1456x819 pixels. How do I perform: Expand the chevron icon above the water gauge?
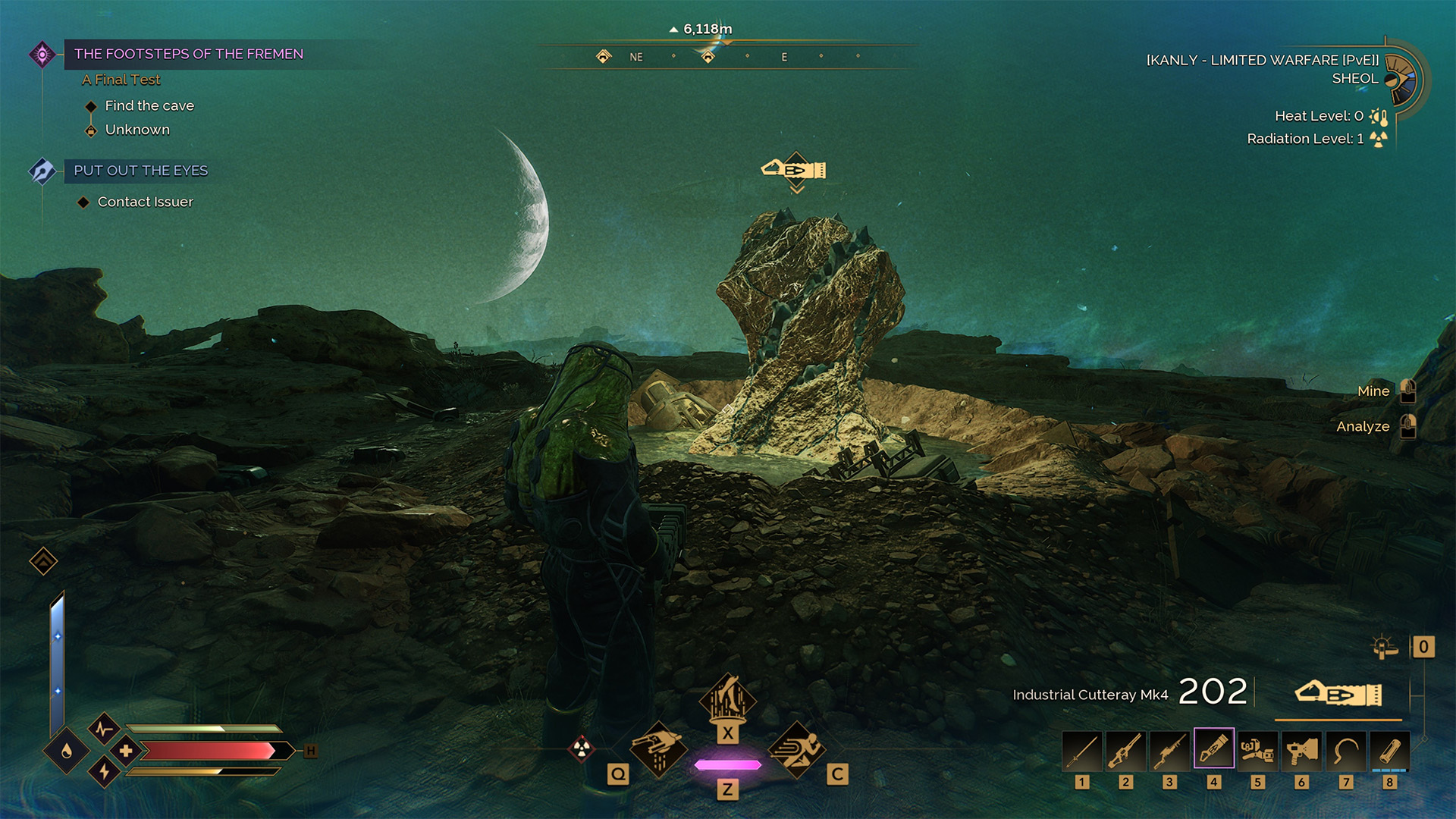pos(42,561)
